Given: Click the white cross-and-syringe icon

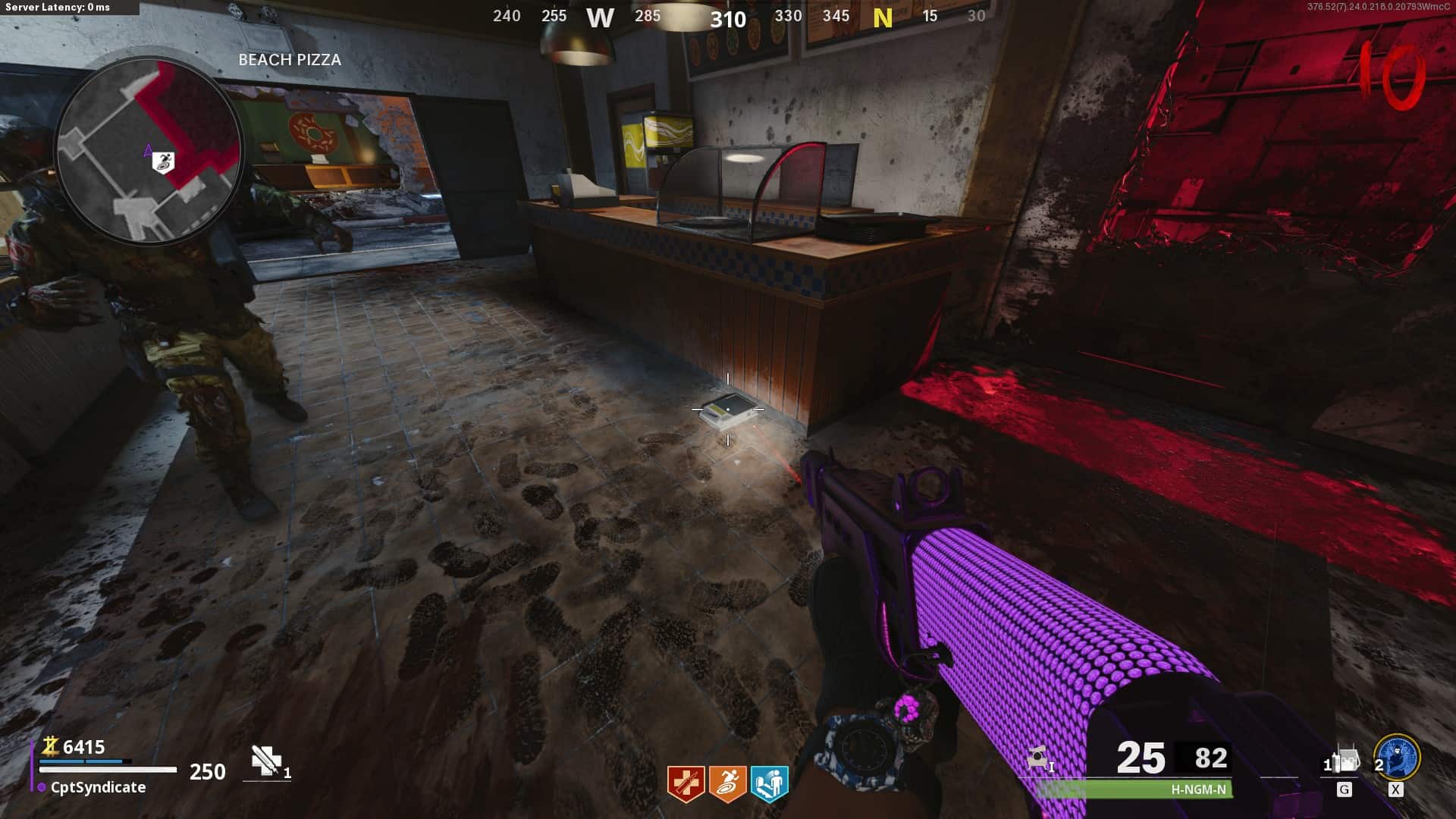Looking at the screenshot, I should coord(265,760).
